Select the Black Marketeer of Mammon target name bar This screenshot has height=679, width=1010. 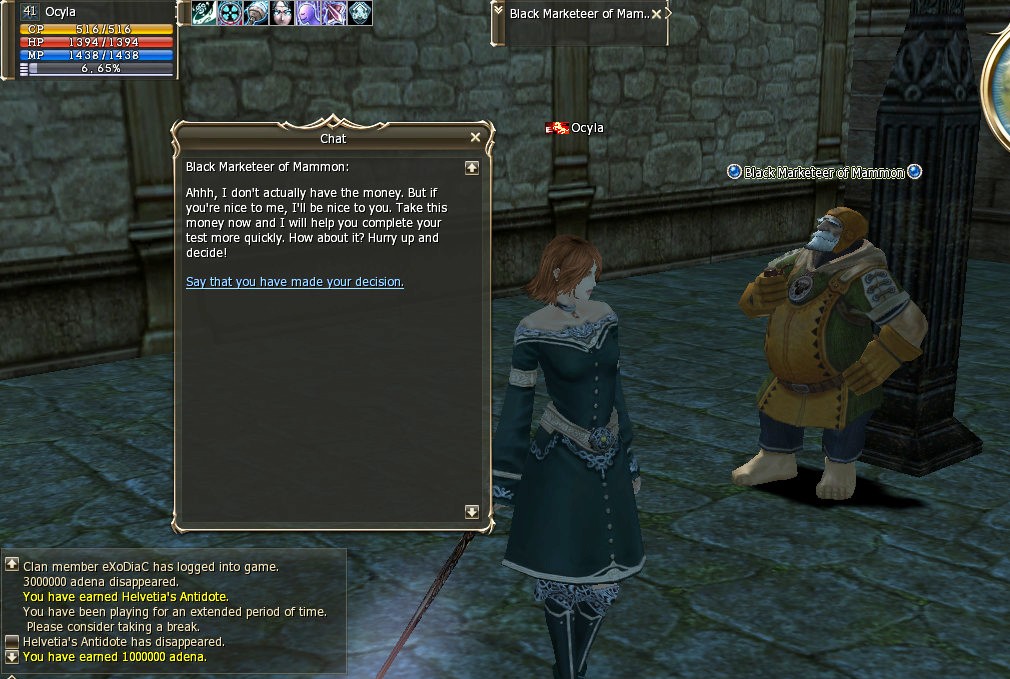click(x=580, y=14)
